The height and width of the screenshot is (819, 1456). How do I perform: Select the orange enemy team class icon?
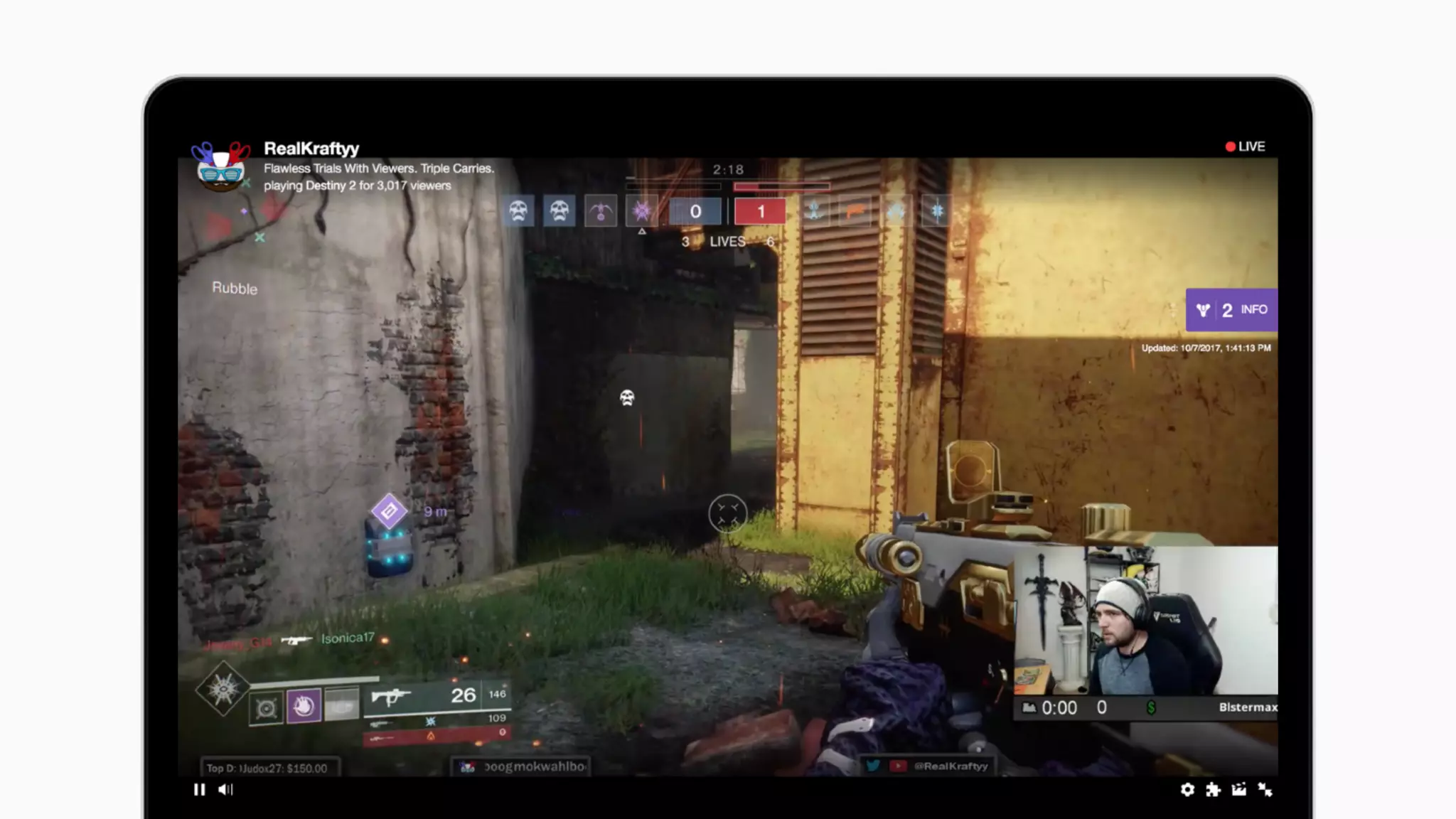pyautogui.click(x=855, y=211)
